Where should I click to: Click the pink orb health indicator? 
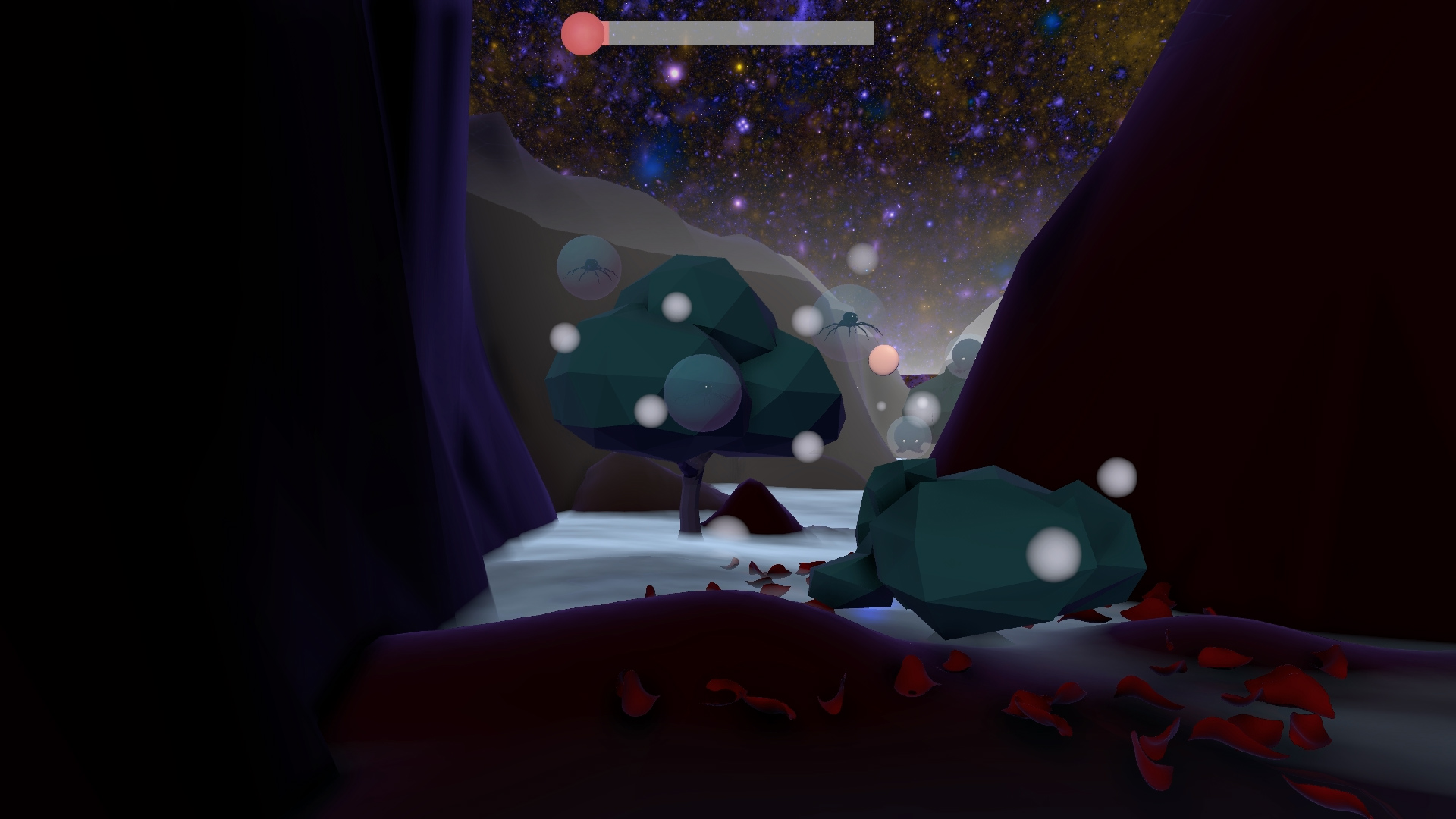pos(581,33)
